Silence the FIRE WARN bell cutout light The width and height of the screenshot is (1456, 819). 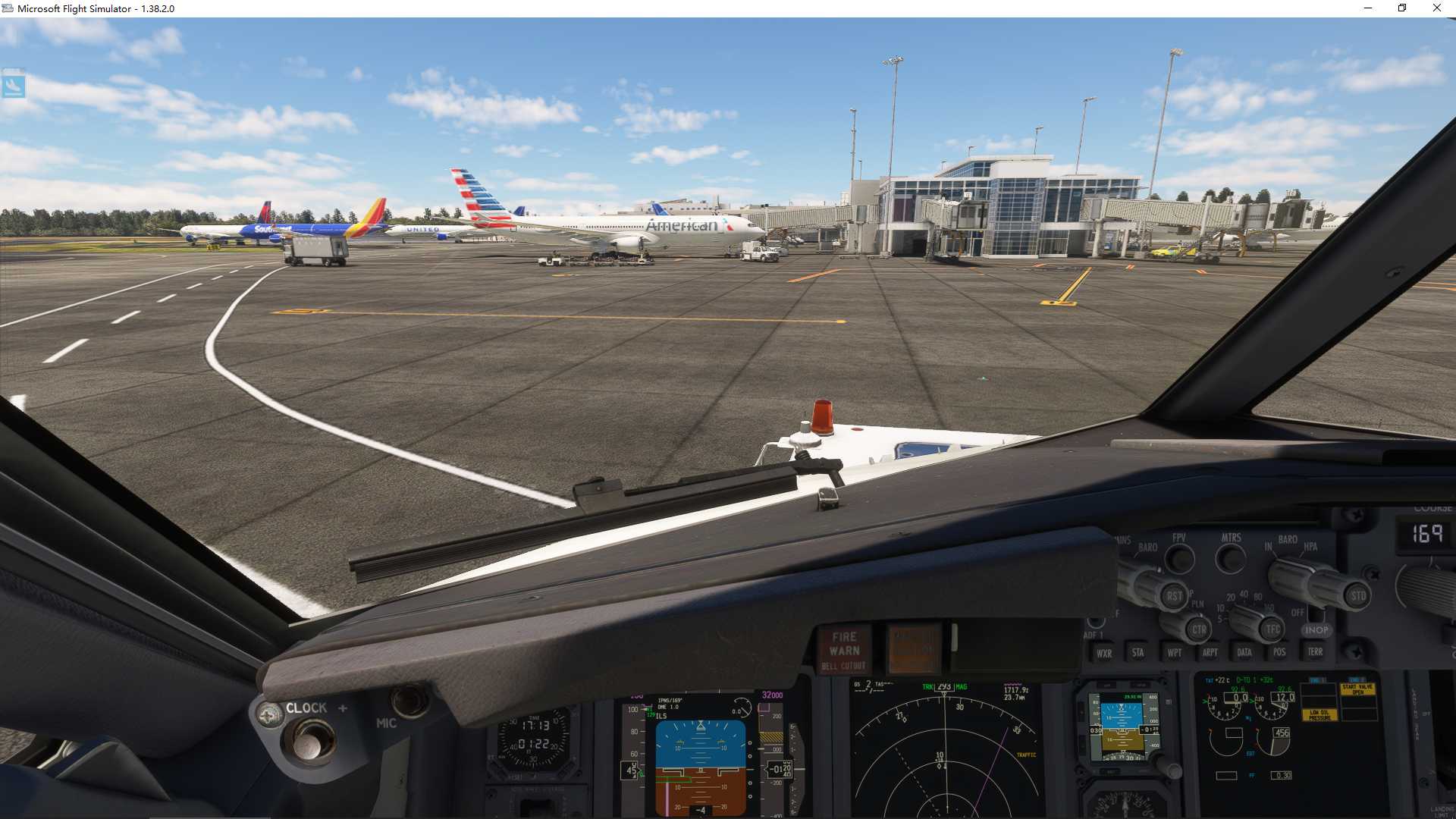coord(844,651)
